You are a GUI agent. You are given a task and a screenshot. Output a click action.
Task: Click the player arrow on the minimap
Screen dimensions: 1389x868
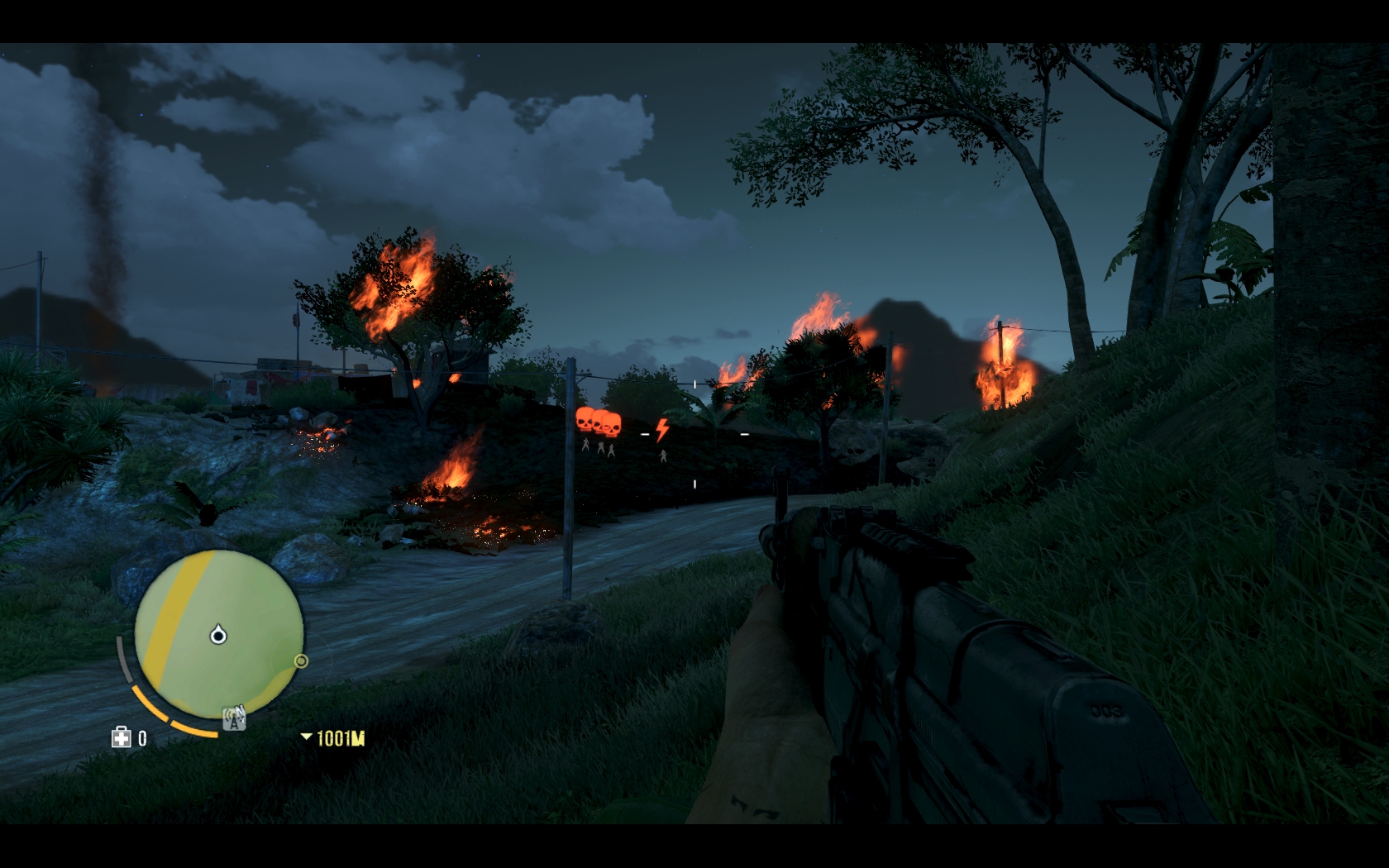coord(218,635)
